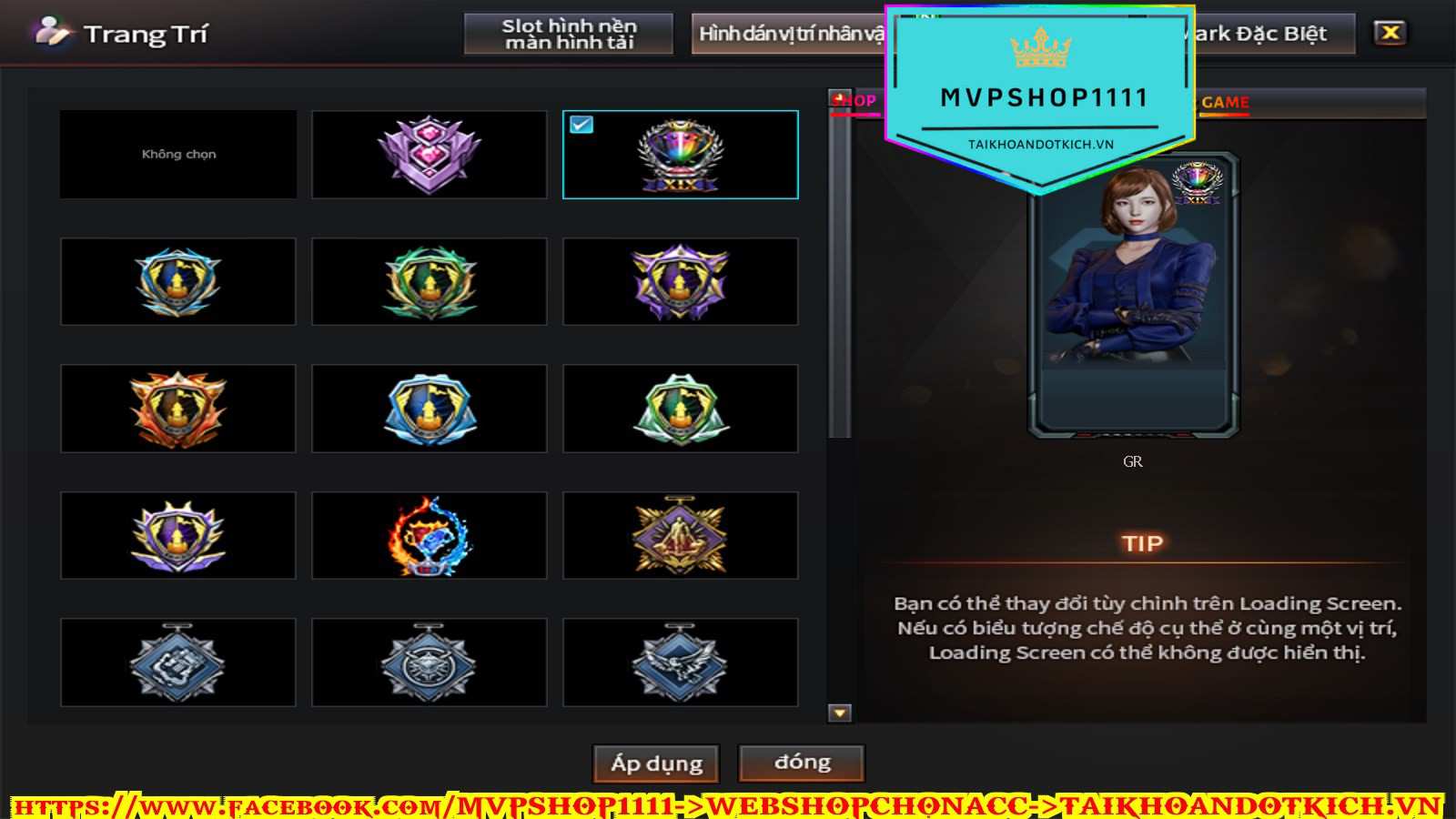
Task: Select the gold soldier medal badge
Action: pos(681,536)
